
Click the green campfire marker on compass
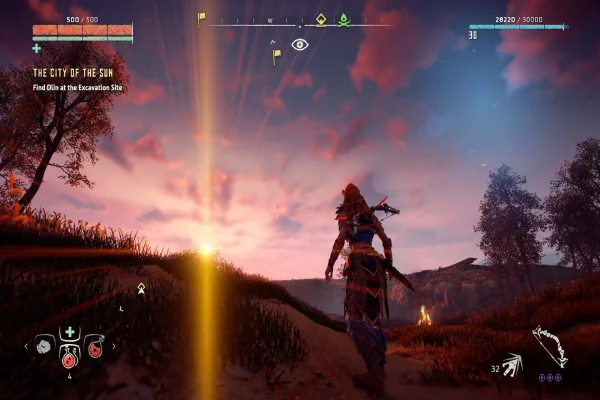[344, 19]
